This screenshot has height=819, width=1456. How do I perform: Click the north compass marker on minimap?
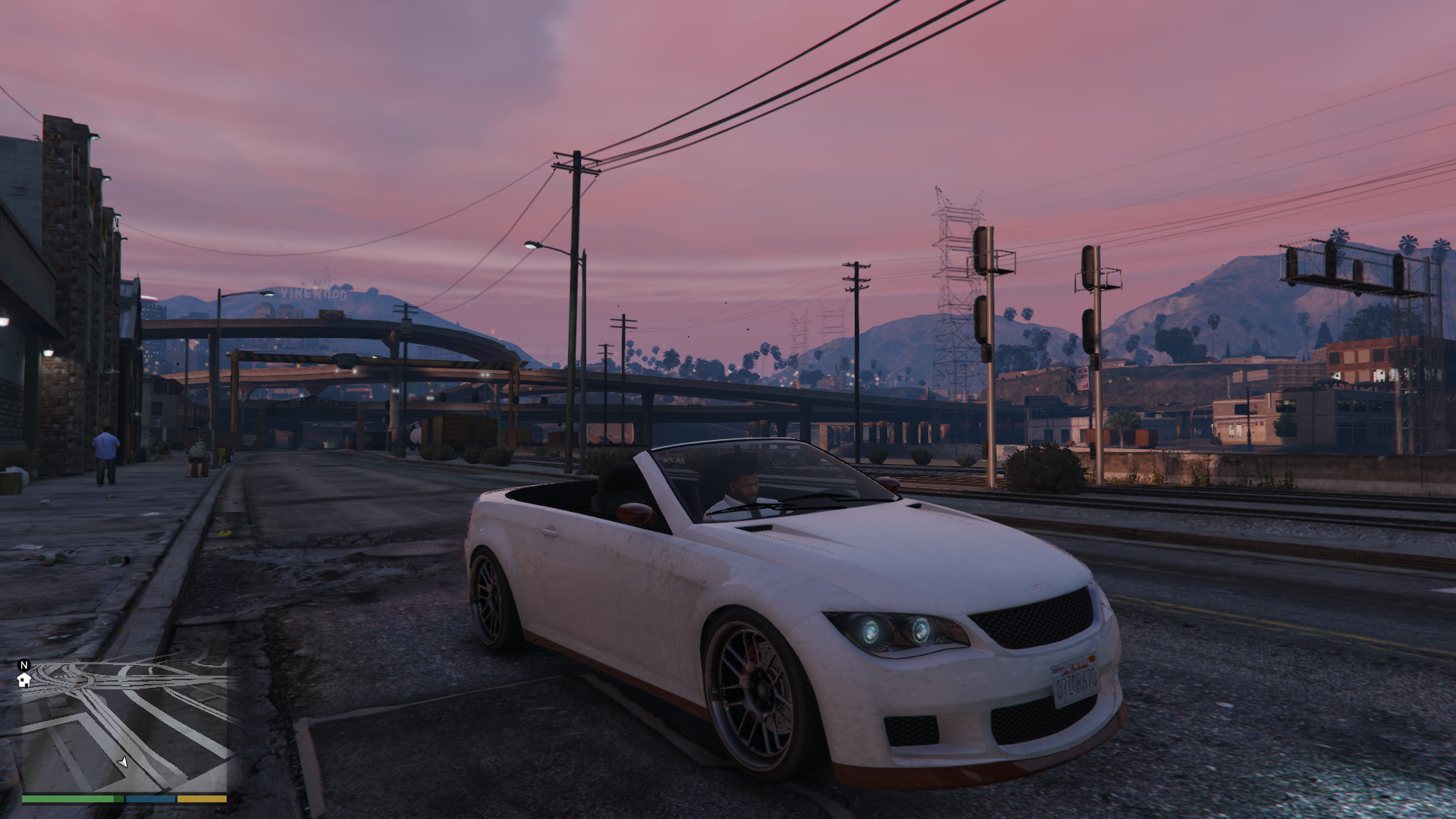[x=24, y=665]
